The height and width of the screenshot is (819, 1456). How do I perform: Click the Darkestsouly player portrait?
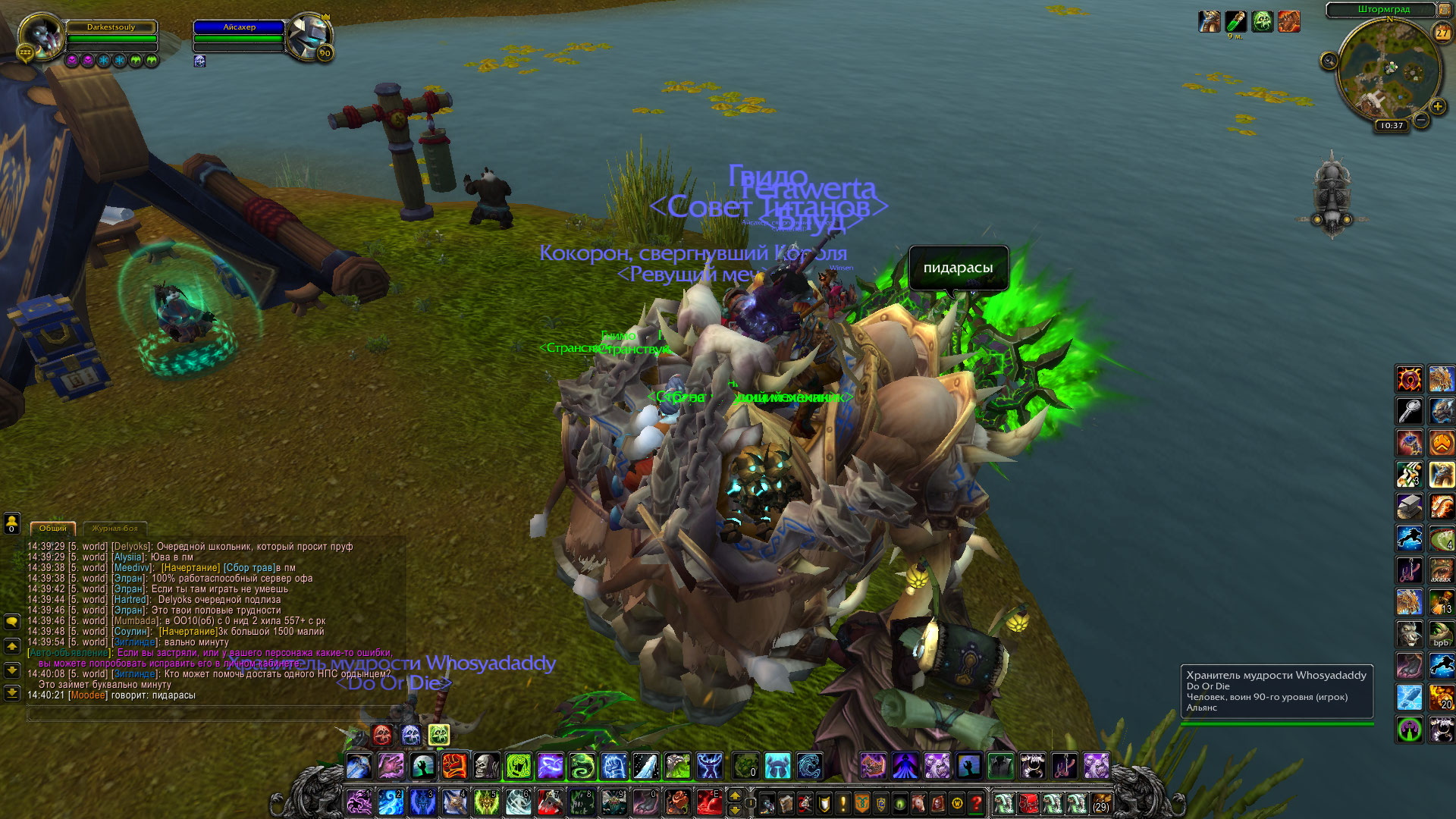coord(41,36)
